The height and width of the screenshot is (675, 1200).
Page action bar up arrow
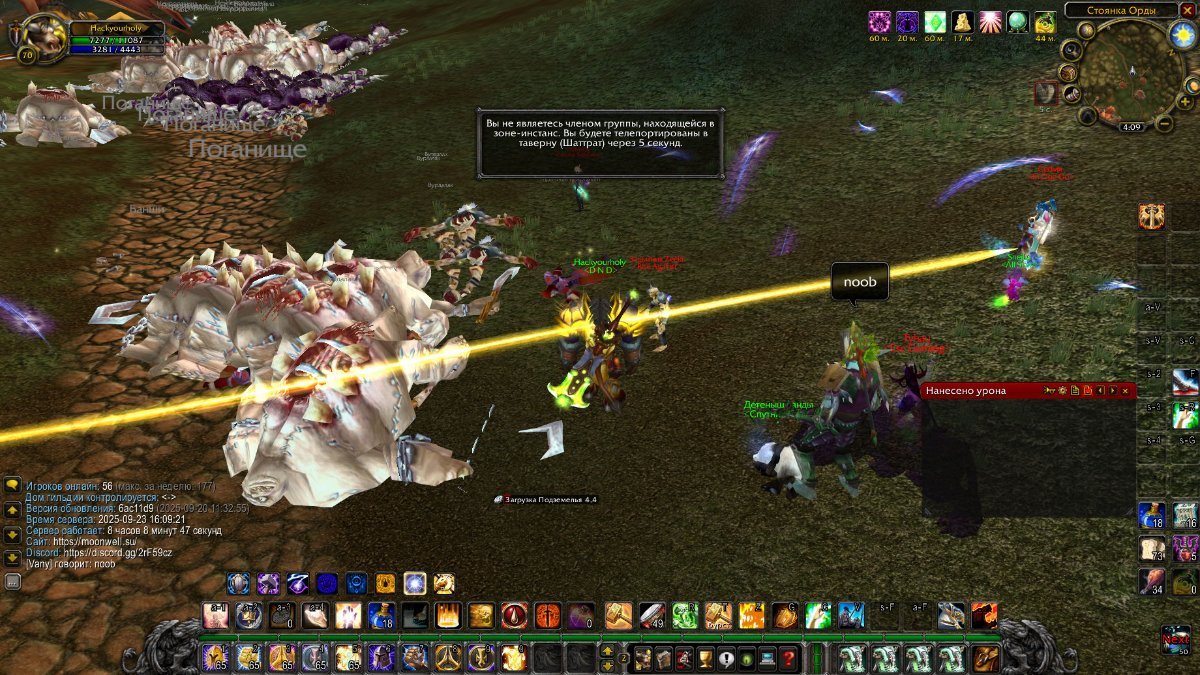click(607, 650)
